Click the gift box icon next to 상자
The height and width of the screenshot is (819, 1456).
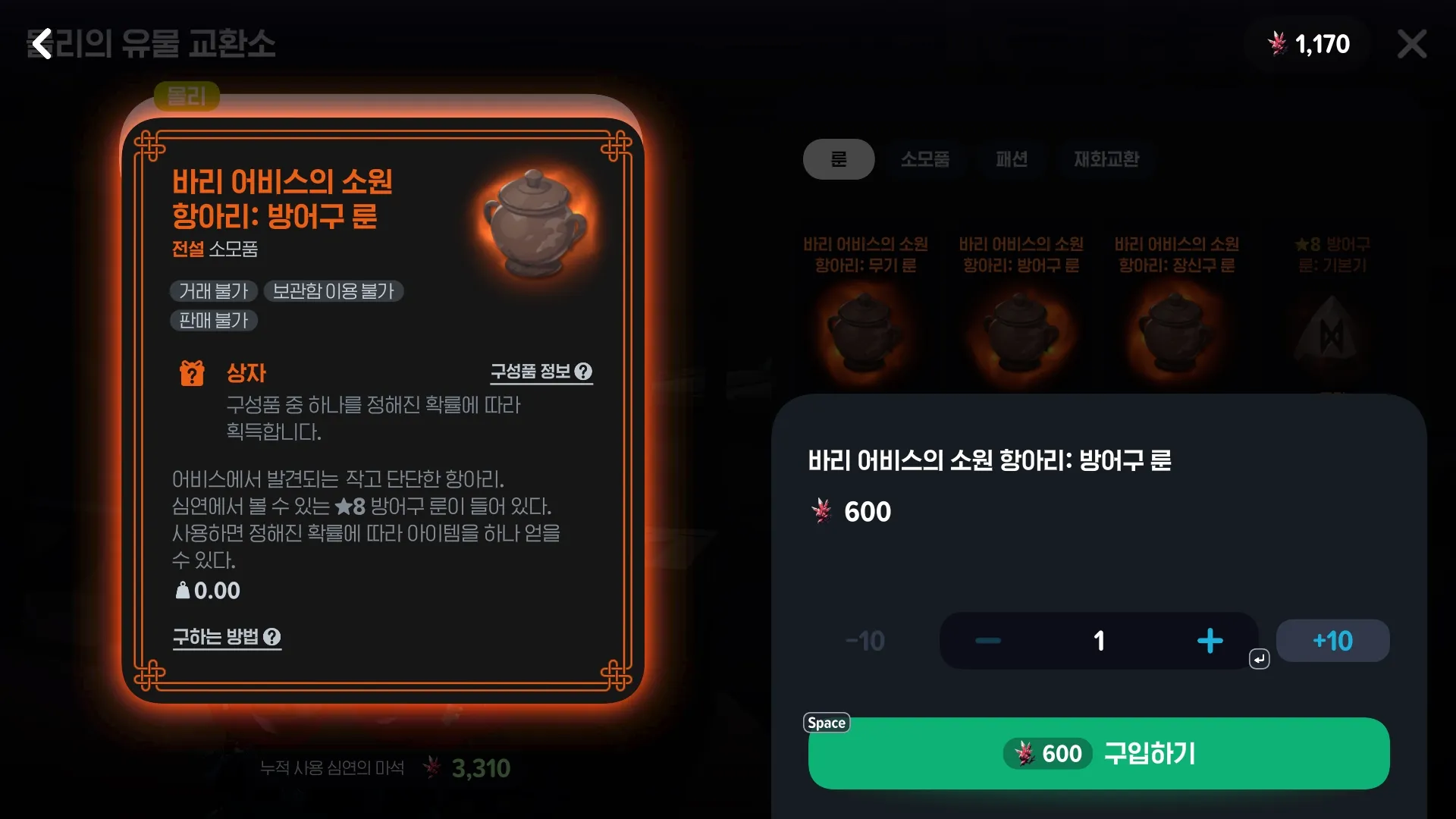click(x=191, y=372)
